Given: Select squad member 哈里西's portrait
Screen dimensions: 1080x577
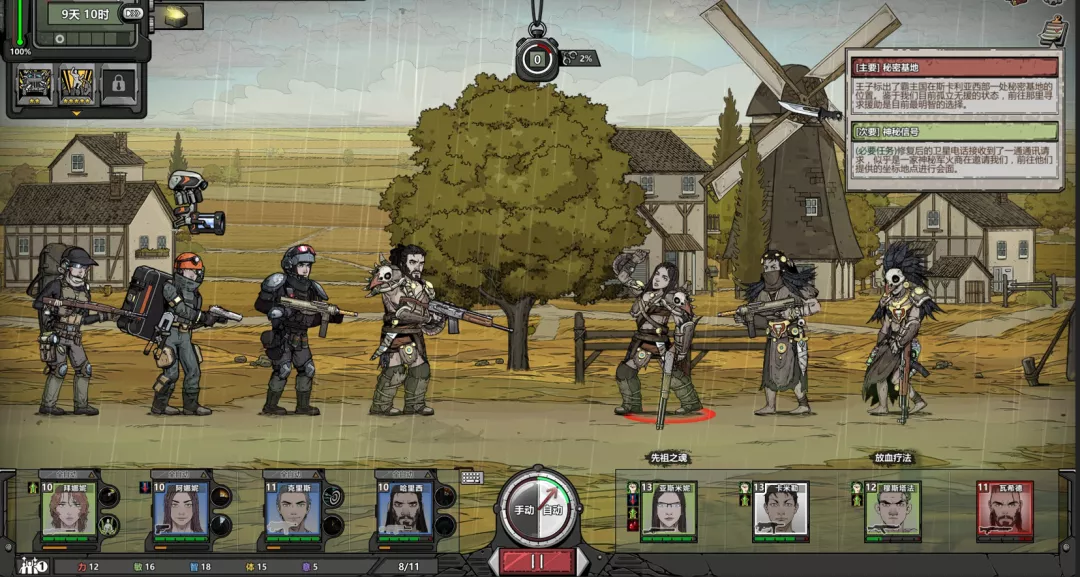Looking at the screenshot, I should click(405, 511).
